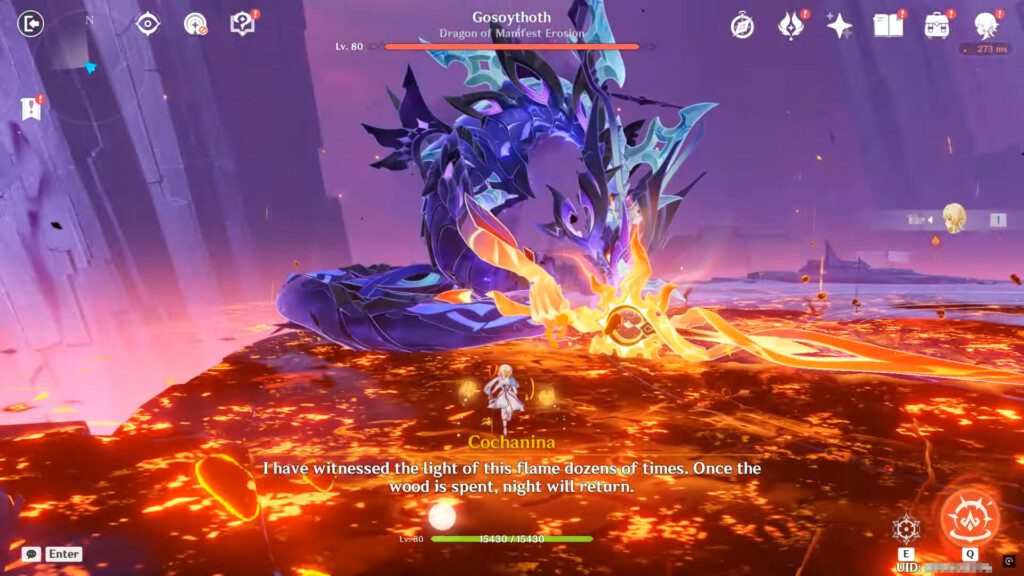Open the character profile menu
The height and width of the screenshot is (576, 1024).
[x=985, y=26]
